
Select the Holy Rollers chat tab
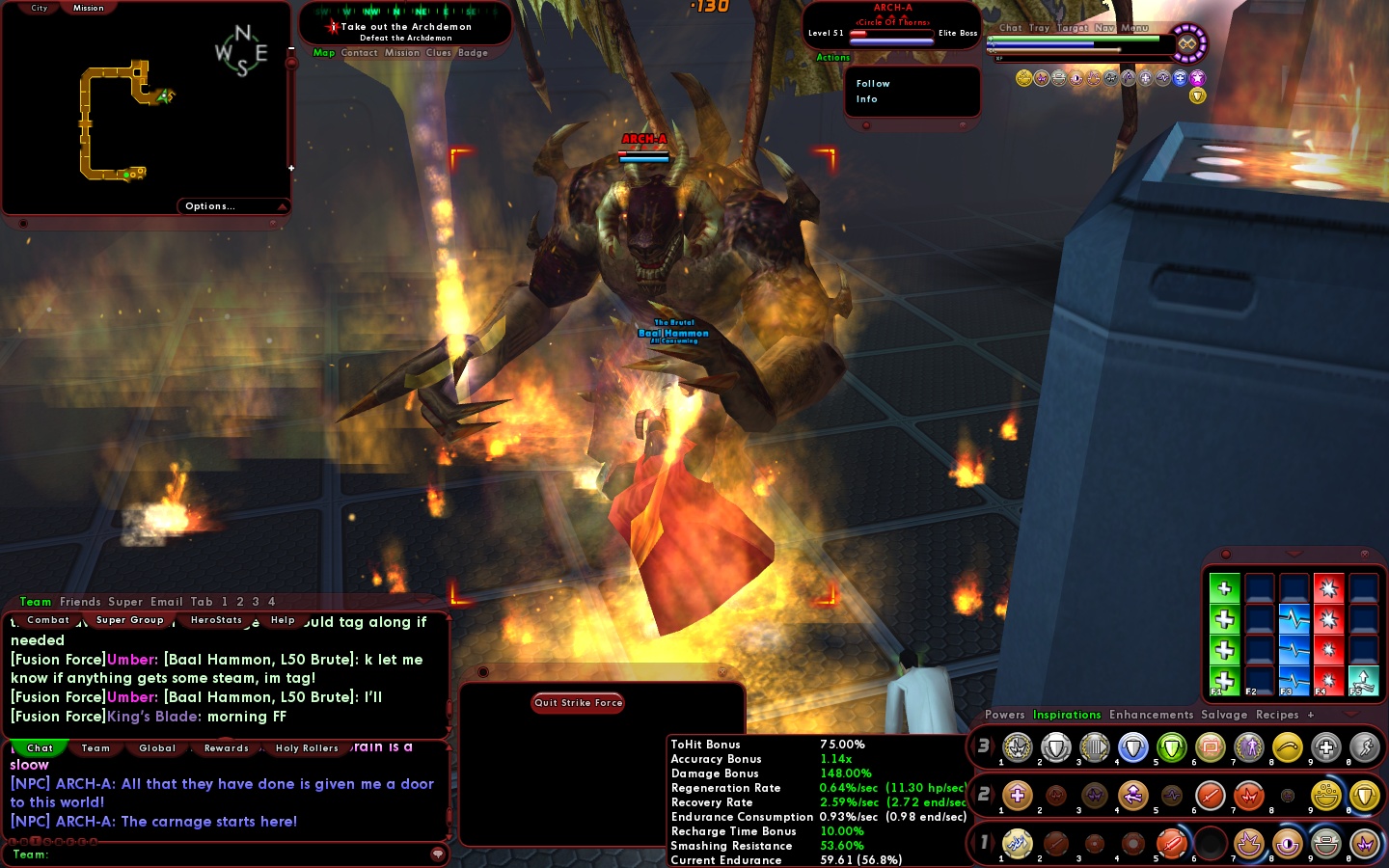tap(307, 748)
